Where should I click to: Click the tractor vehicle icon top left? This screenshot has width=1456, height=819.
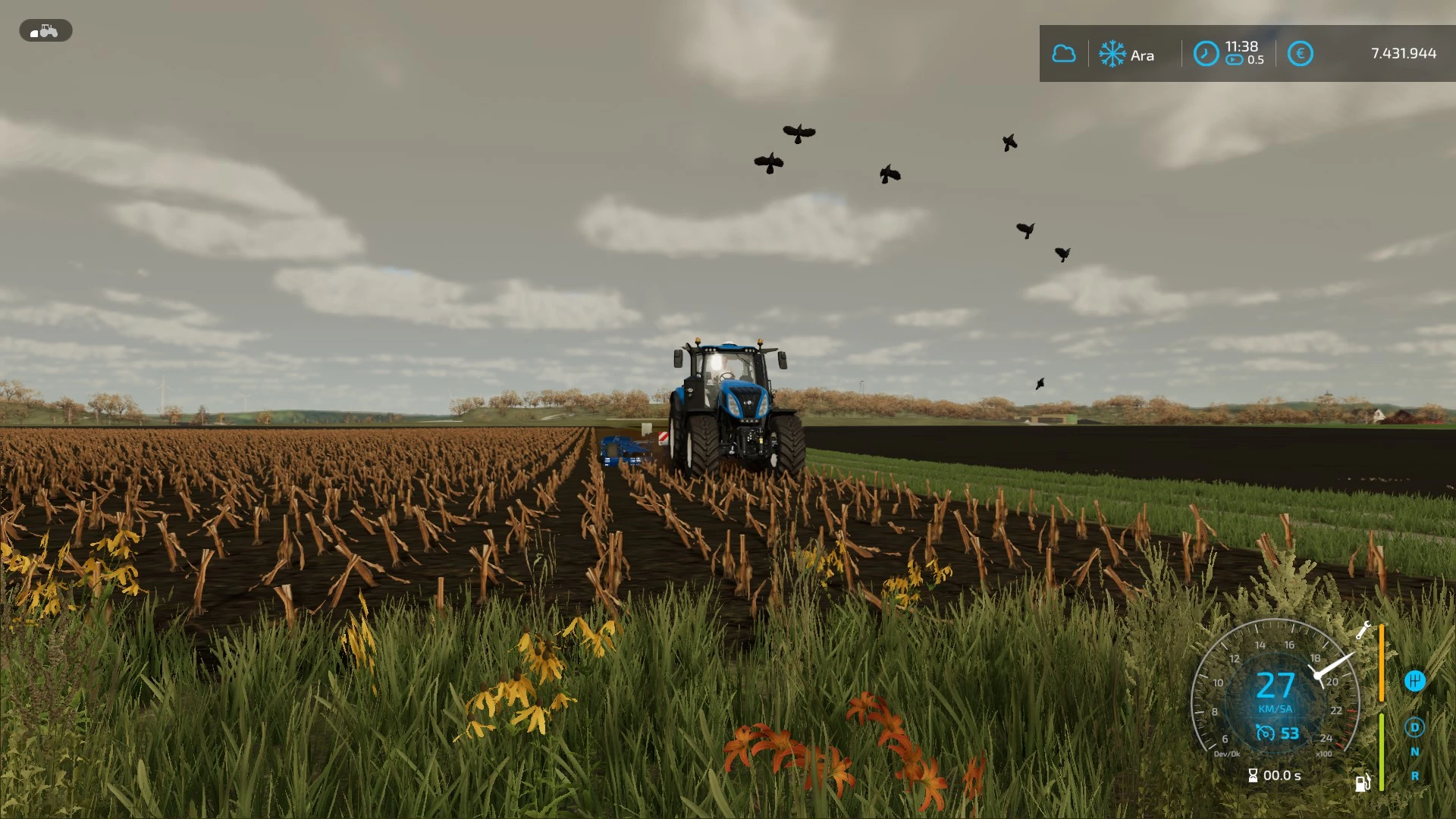[x=45, y=30]
